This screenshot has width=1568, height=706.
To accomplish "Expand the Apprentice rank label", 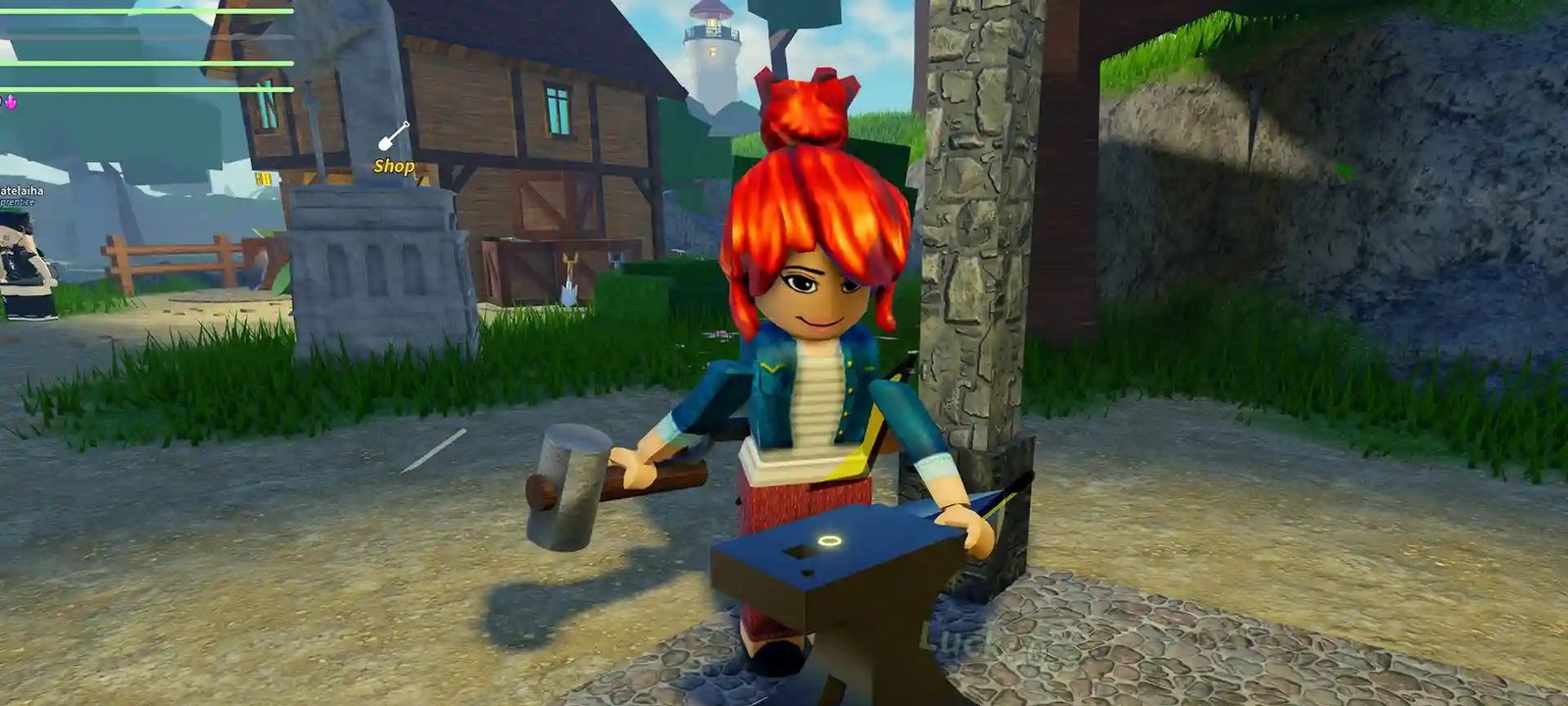I will click(18, 203).
